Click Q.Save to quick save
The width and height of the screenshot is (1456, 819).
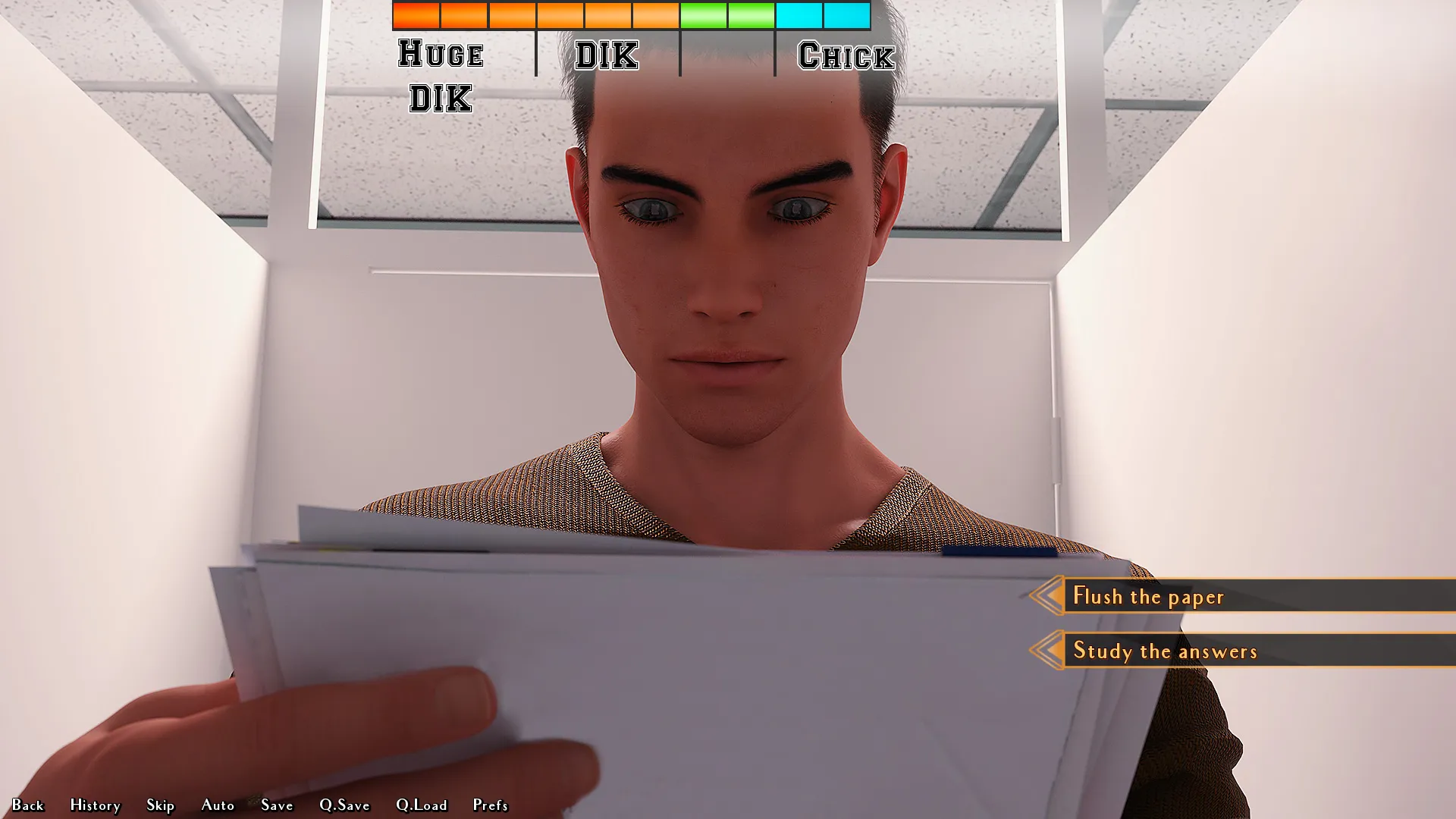(344, 805)
